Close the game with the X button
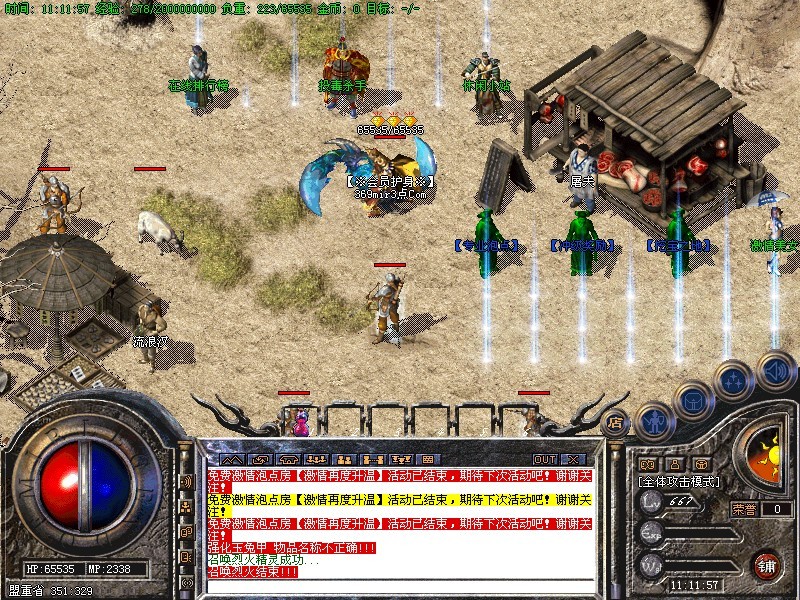This screenshot has height=600, width=800. coord(573,460)
